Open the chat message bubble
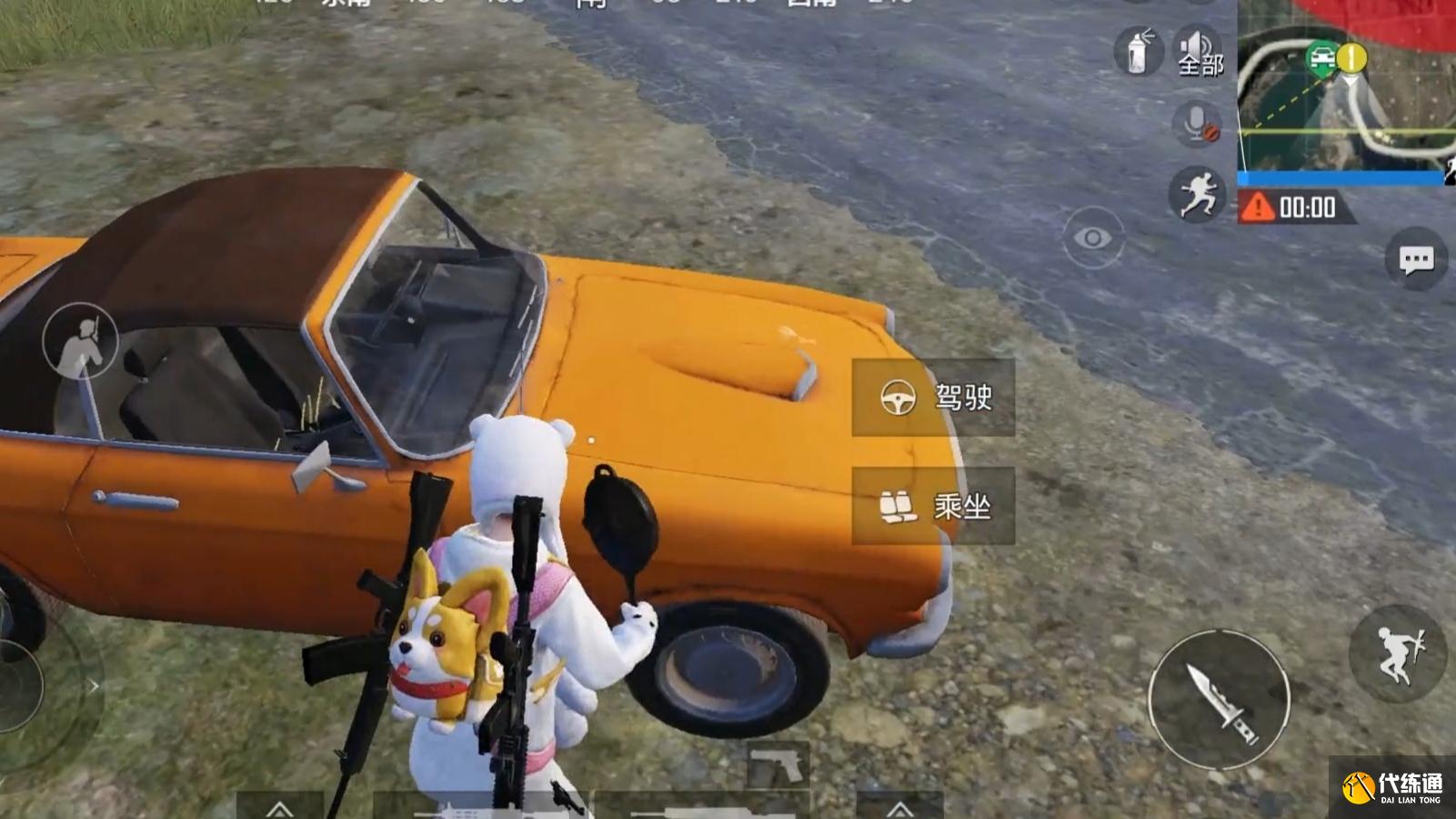 click(x=1415, y=261)
